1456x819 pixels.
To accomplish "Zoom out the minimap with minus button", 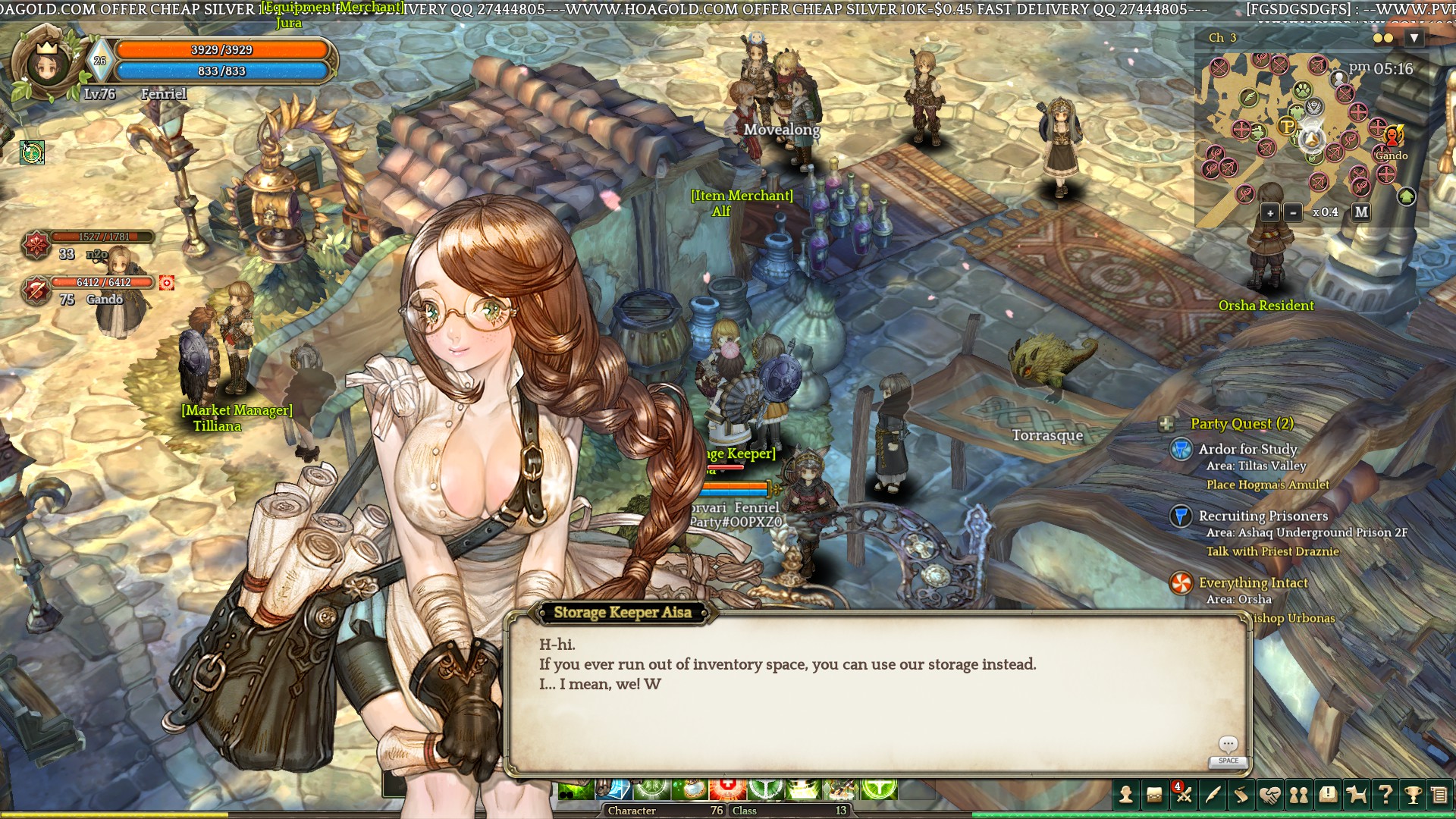I will coord(1294,212).
